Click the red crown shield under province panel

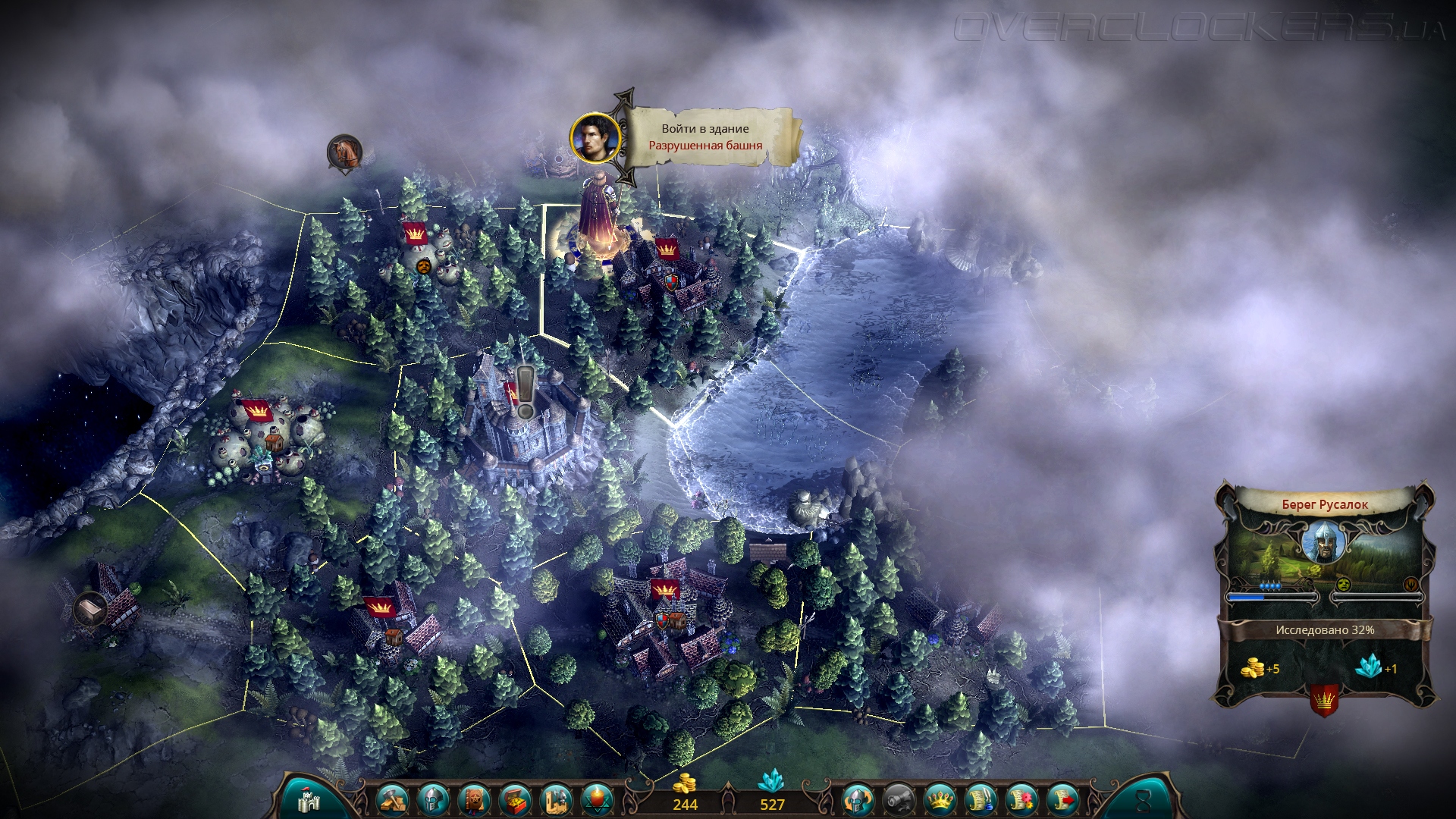click(x=1324, y=701)
